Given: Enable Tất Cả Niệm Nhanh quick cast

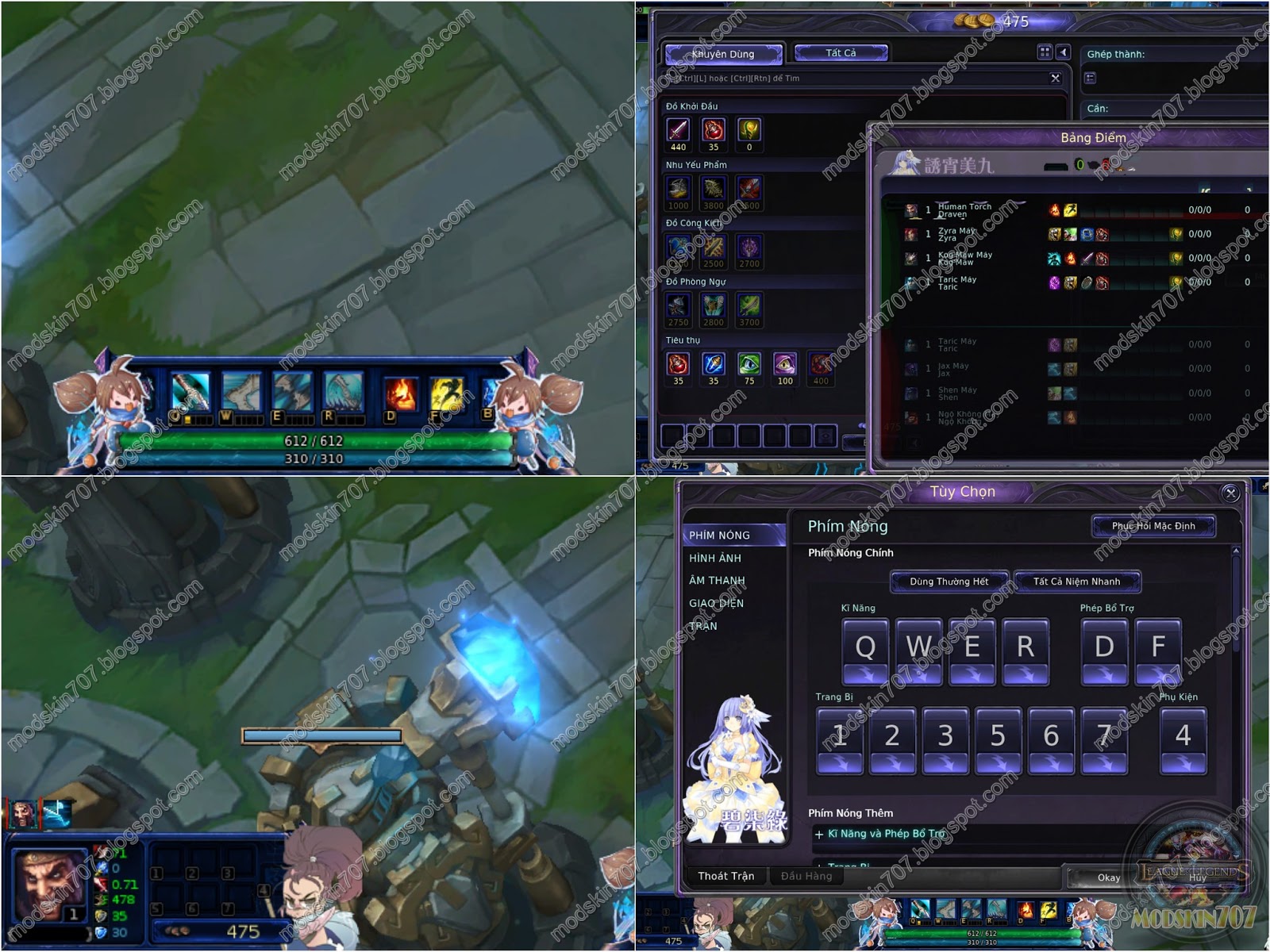Looking at the screenshot, I should (x=1076, y=581).
